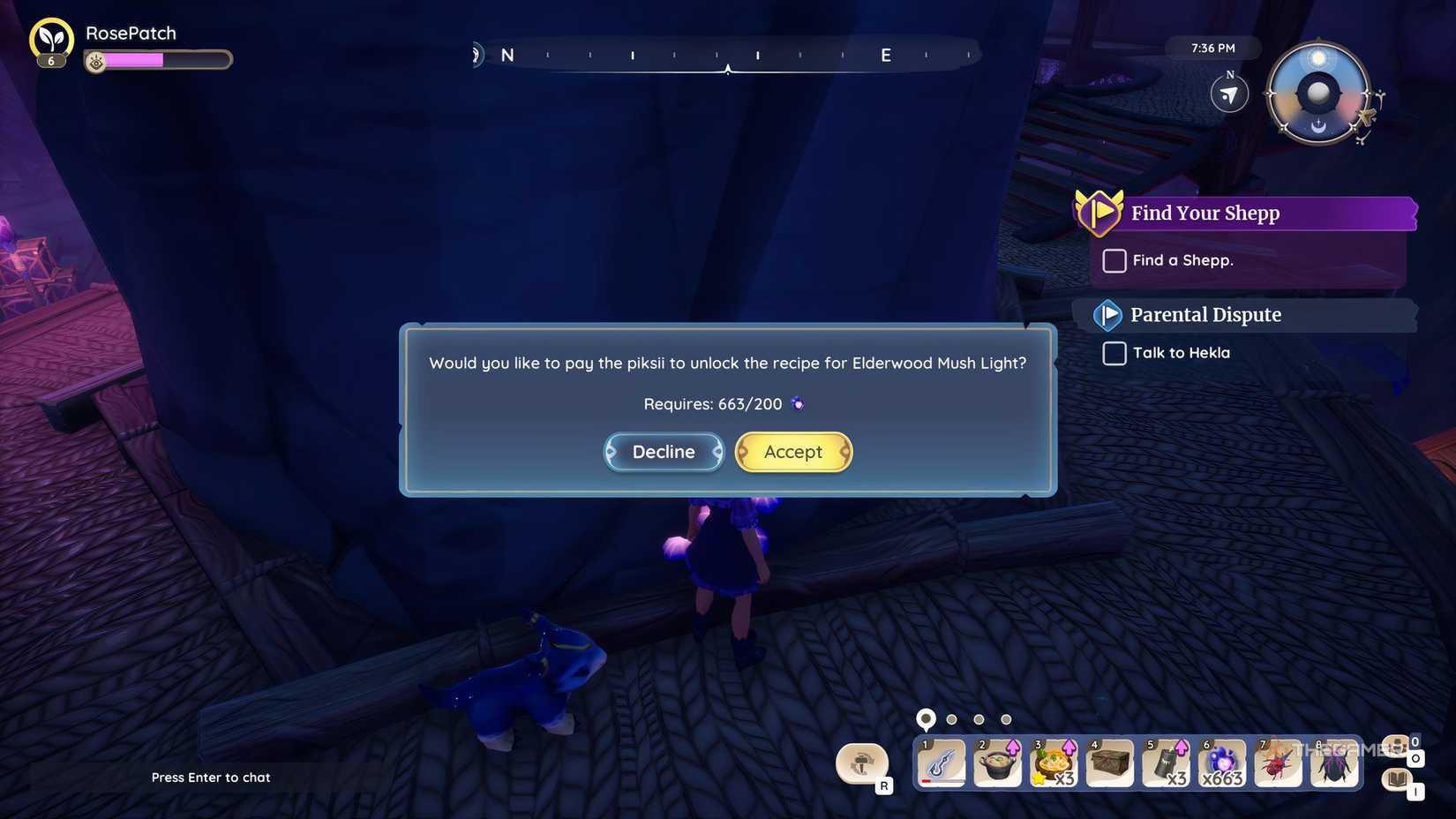Select the starred meal dish in slot 3
Viewport: 1456px width, 819px height.
pos(1054,763)
